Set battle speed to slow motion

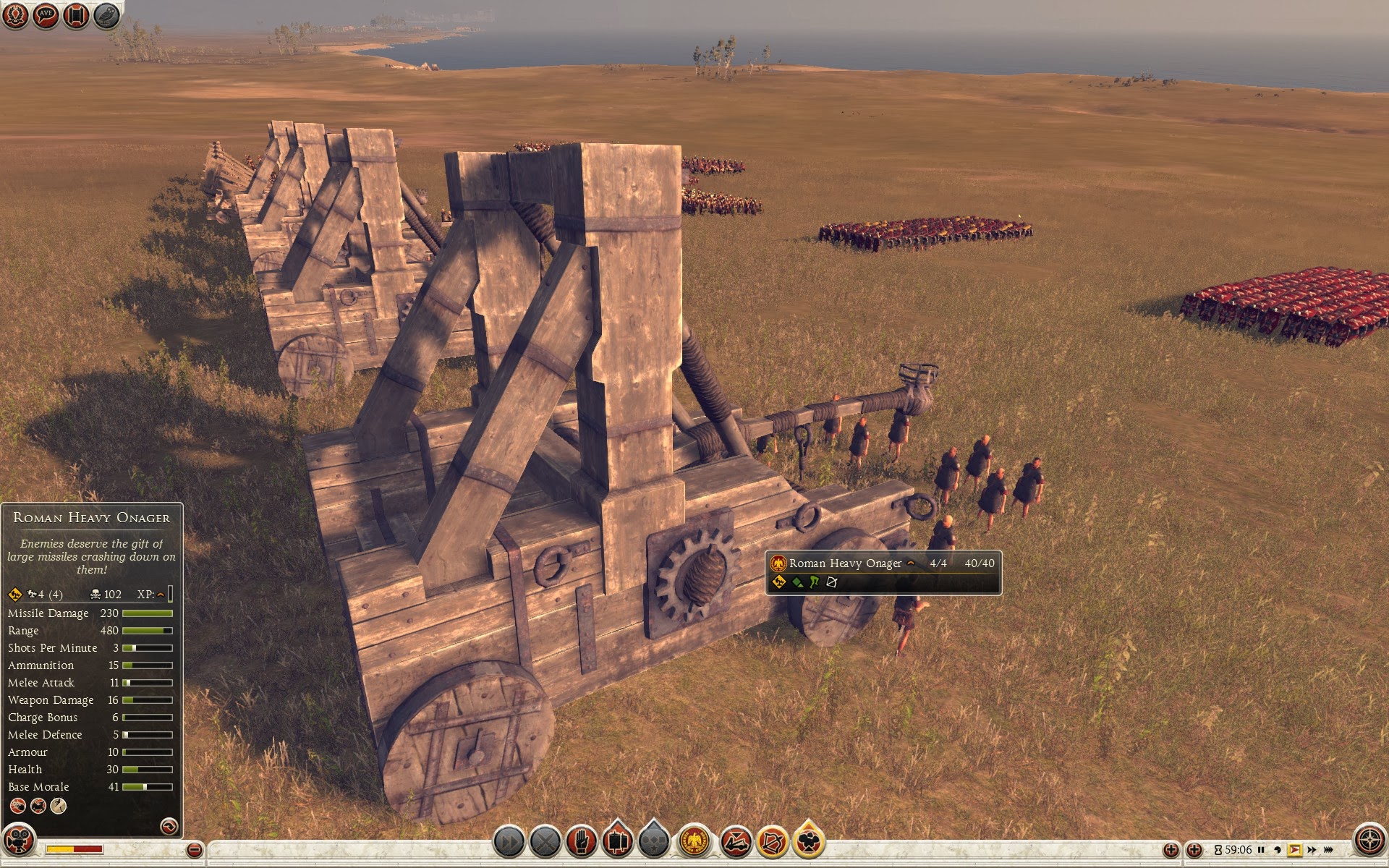click(1278, 850)
